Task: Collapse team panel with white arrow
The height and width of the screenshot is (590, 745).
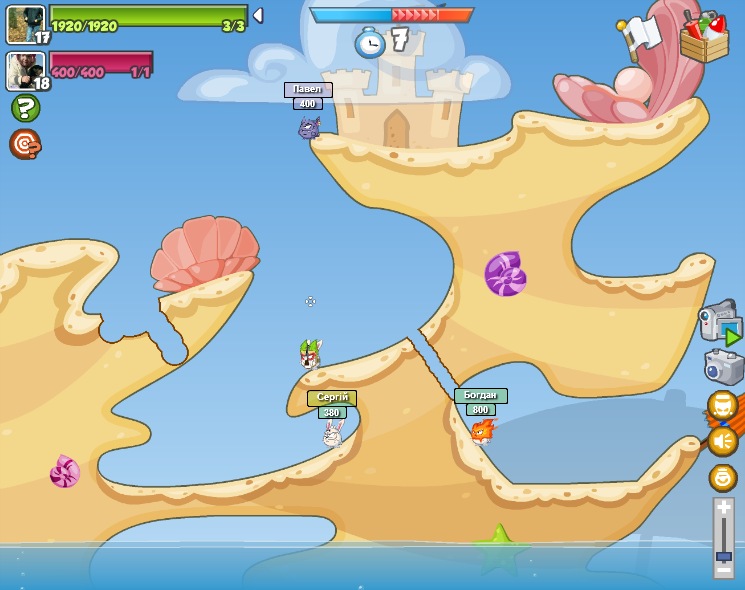Action: click(258, 15)
